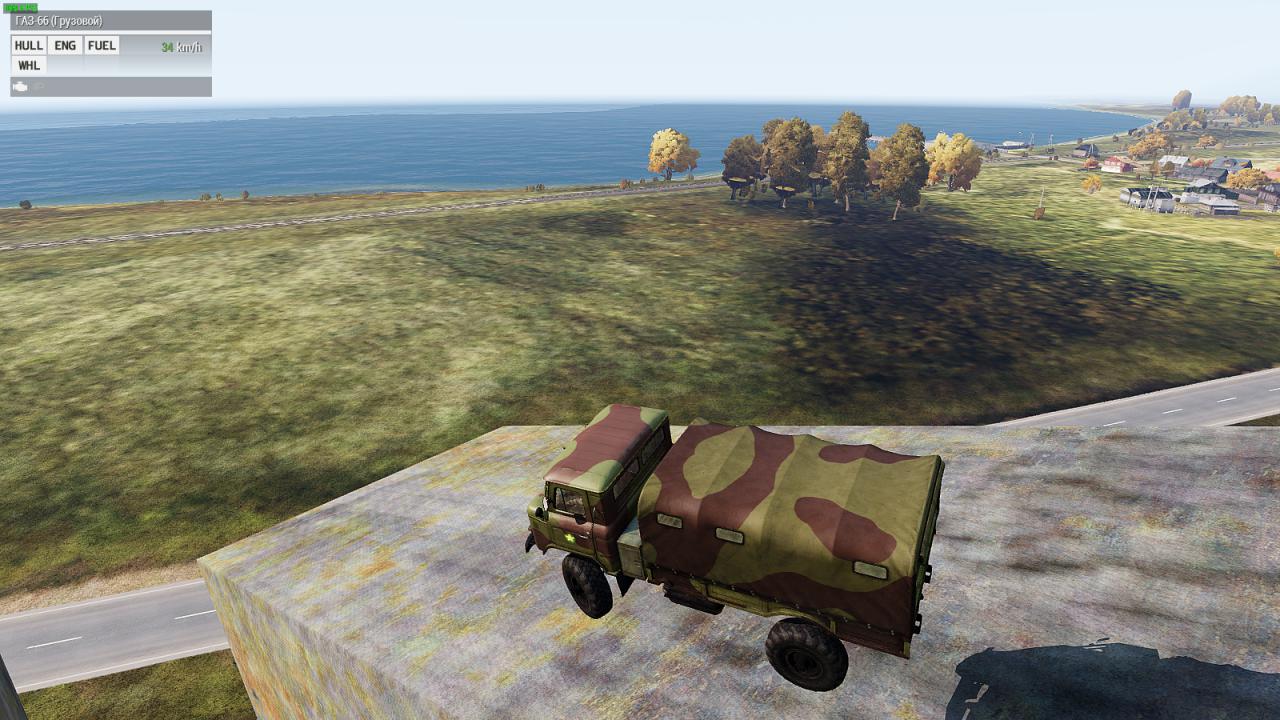Click the HULL status indicator
1280x720 pixels.
click(x=29, y=45)
